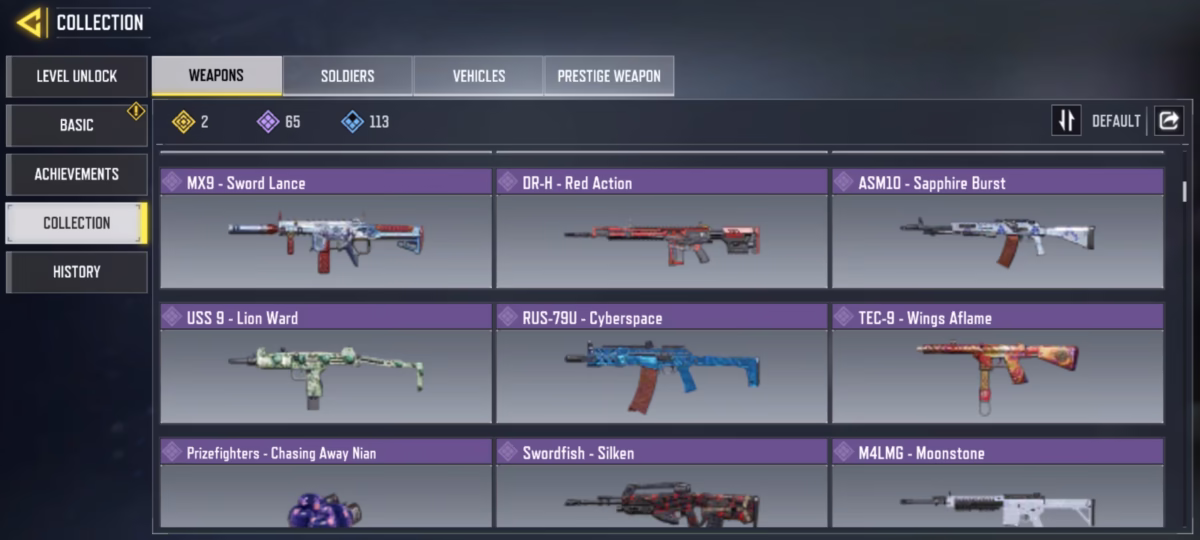Click the share icon button

click(1168, 121)
